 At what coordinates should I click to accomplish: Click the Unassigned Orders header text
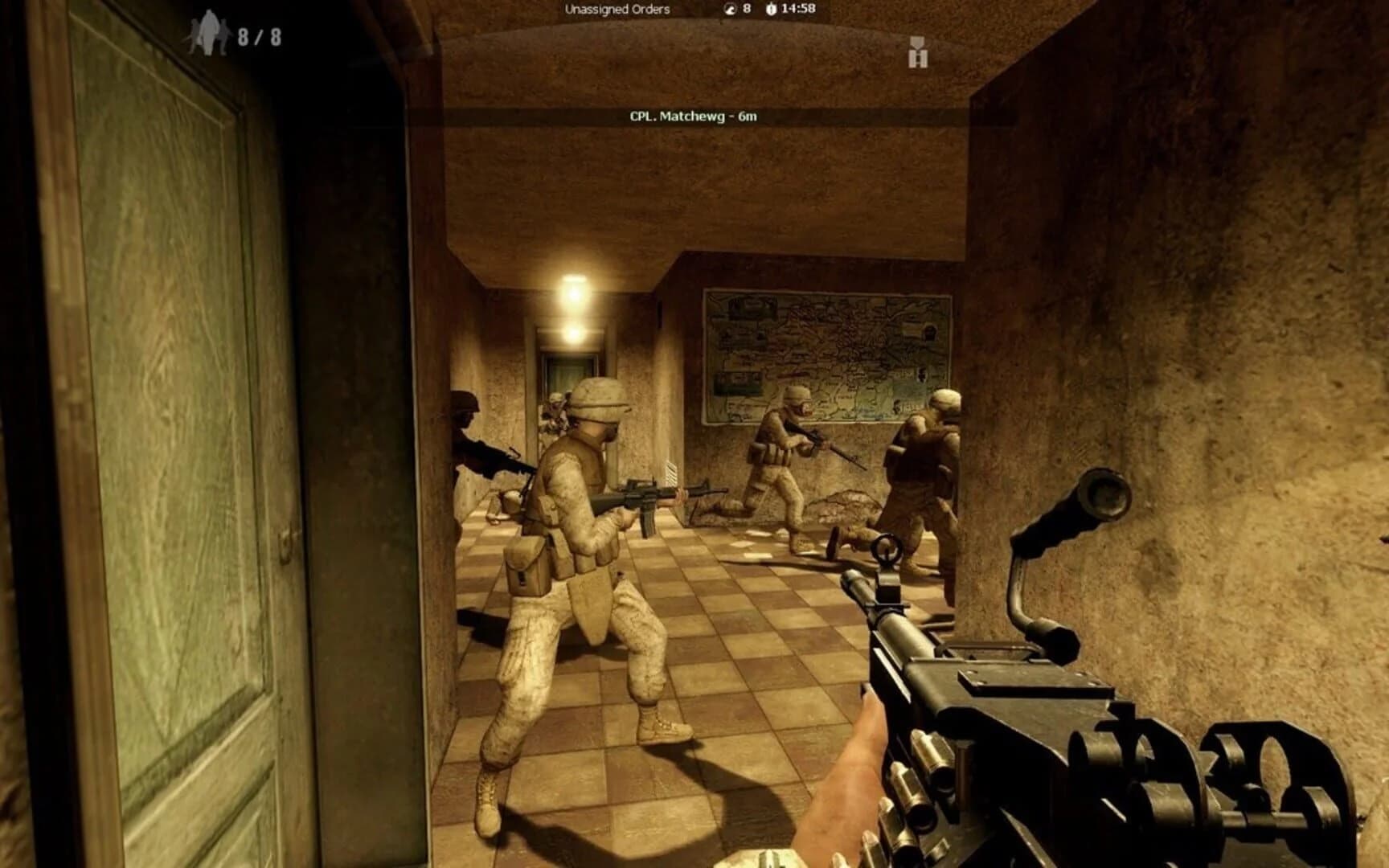pyautogui.click(x=617, y=10)
